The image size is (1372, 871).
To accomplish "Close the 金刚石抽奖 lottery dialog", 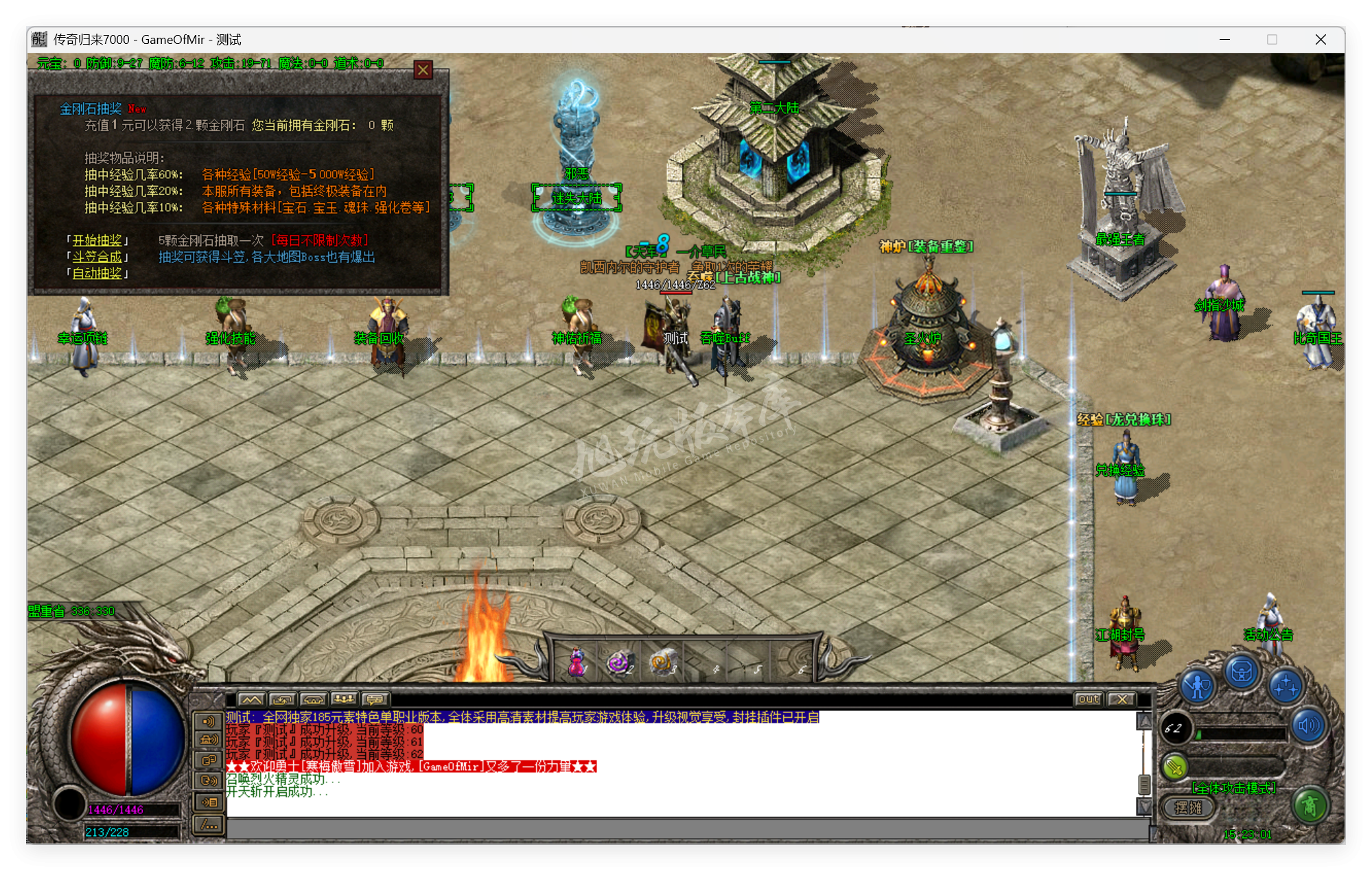I will pos(423,70).
